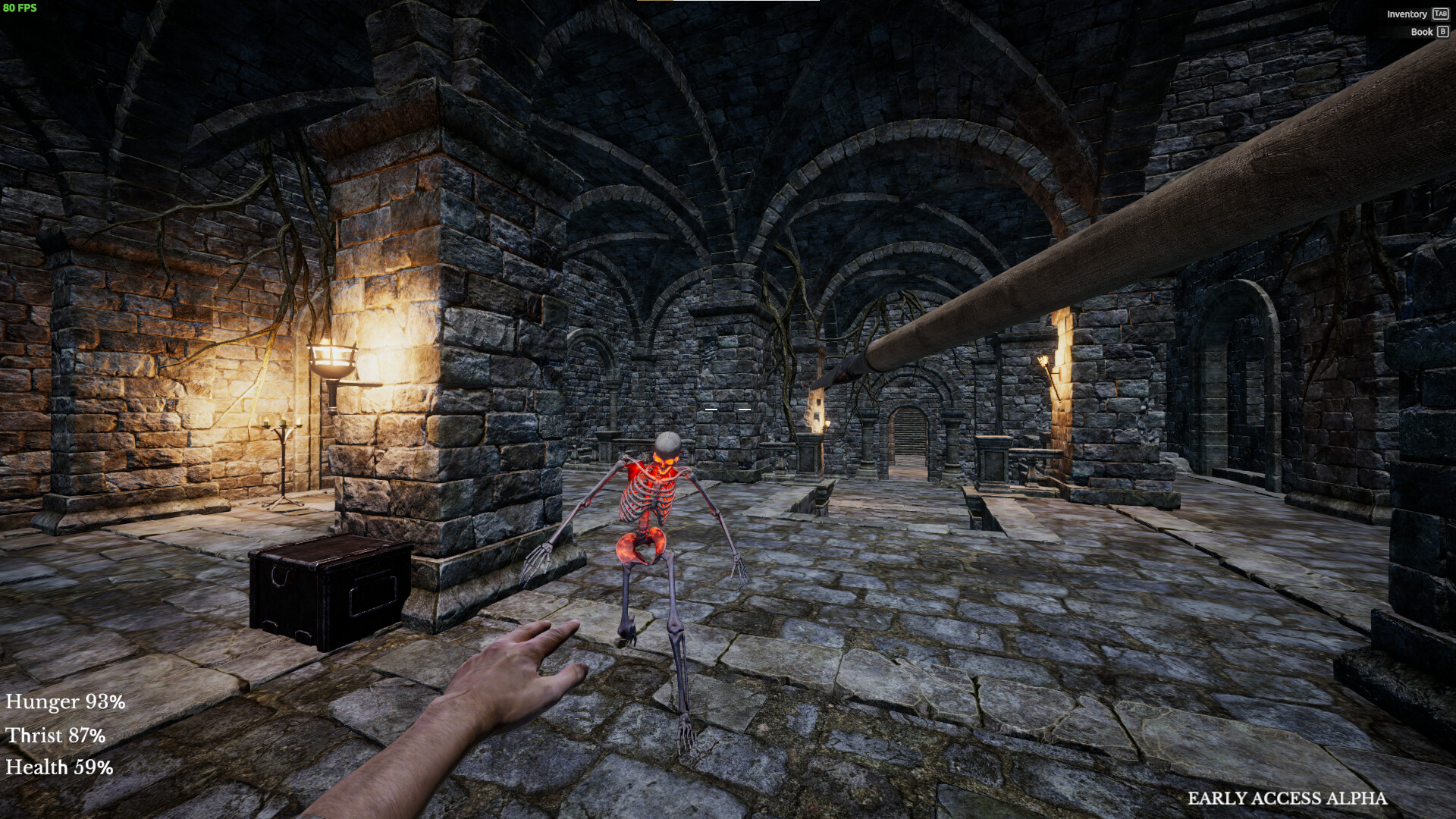1456x819 pixels.
Task: Click the Book B keybind icon
Action: [1443, 31]
